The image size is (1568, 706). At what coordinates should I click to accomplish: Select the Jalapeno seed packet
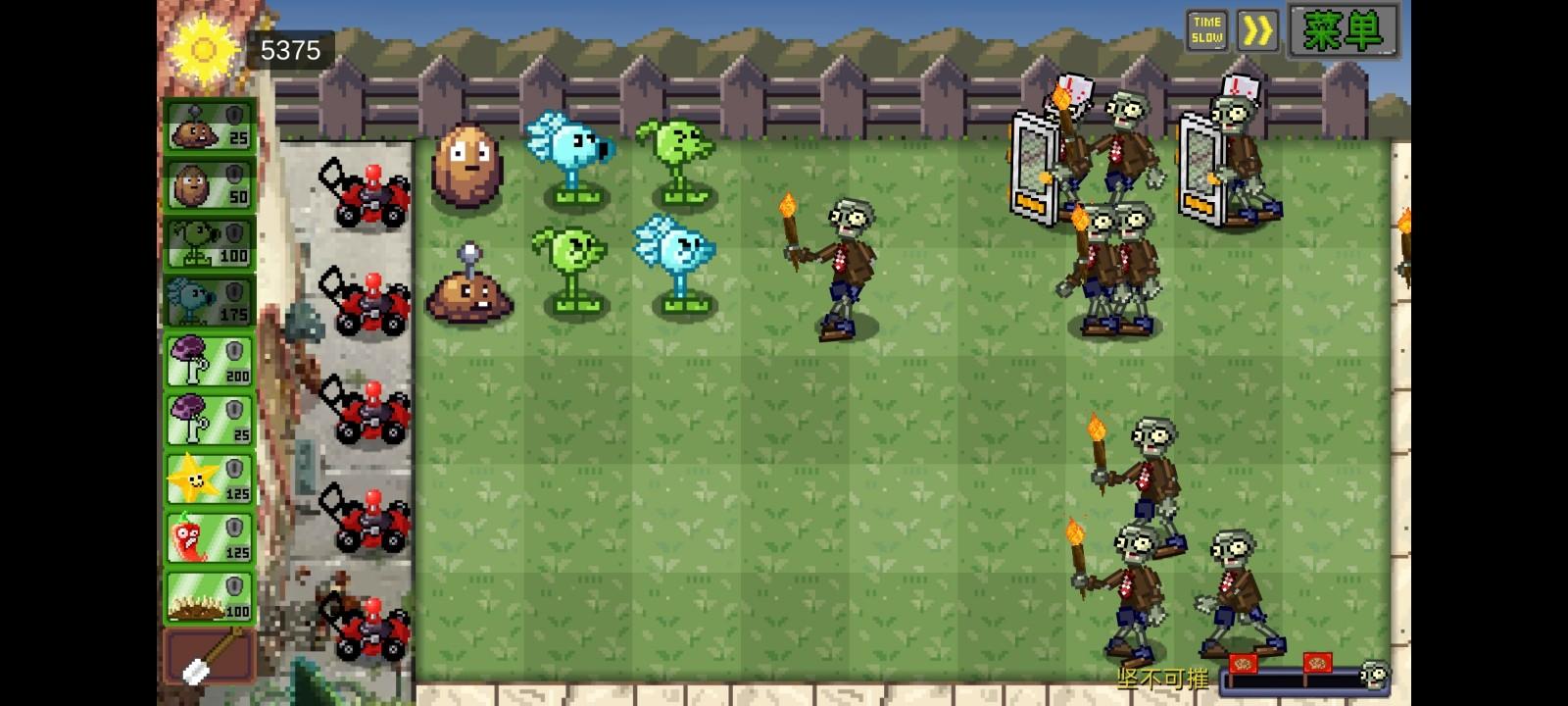click(x=207, y=536)
